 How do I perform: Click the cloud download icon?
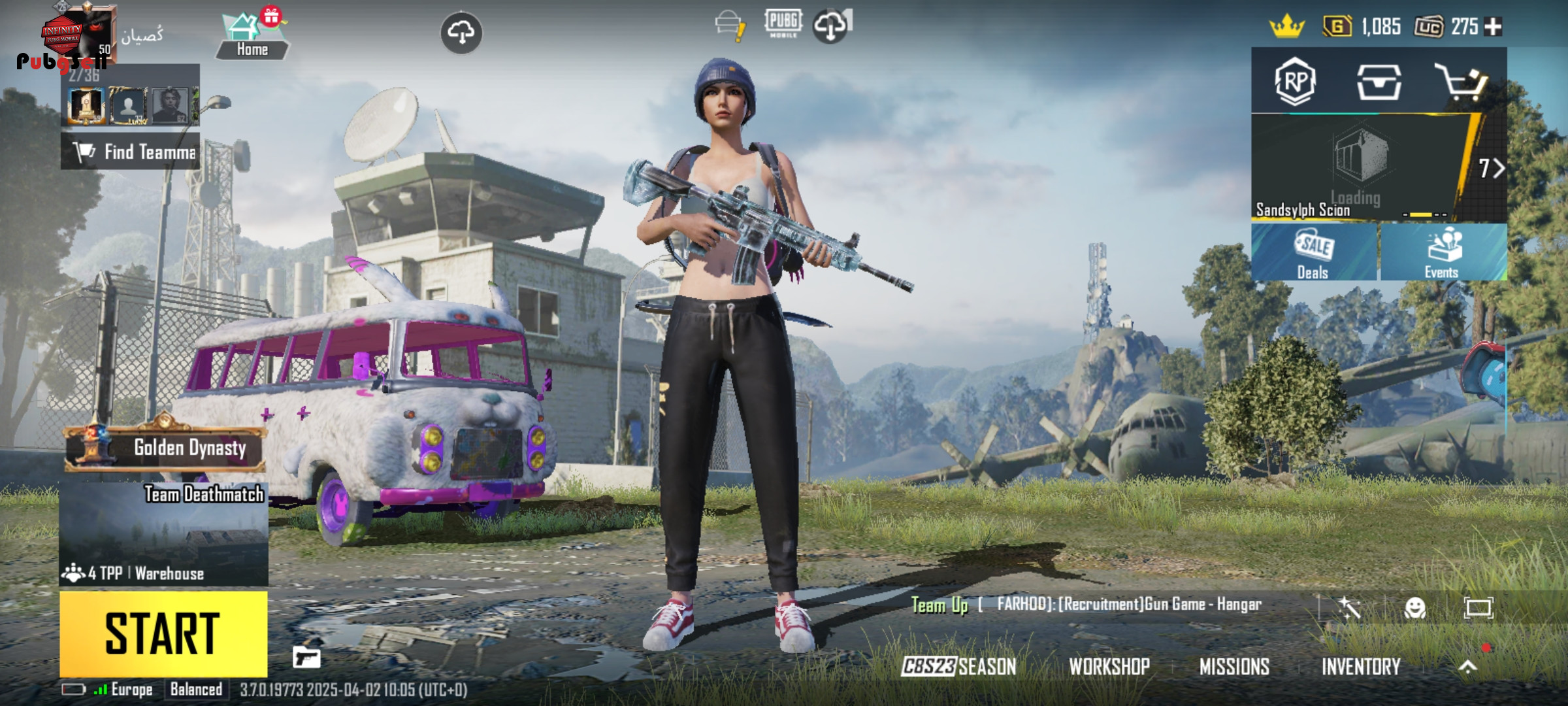pyautogui.click(x=461, y=33)
